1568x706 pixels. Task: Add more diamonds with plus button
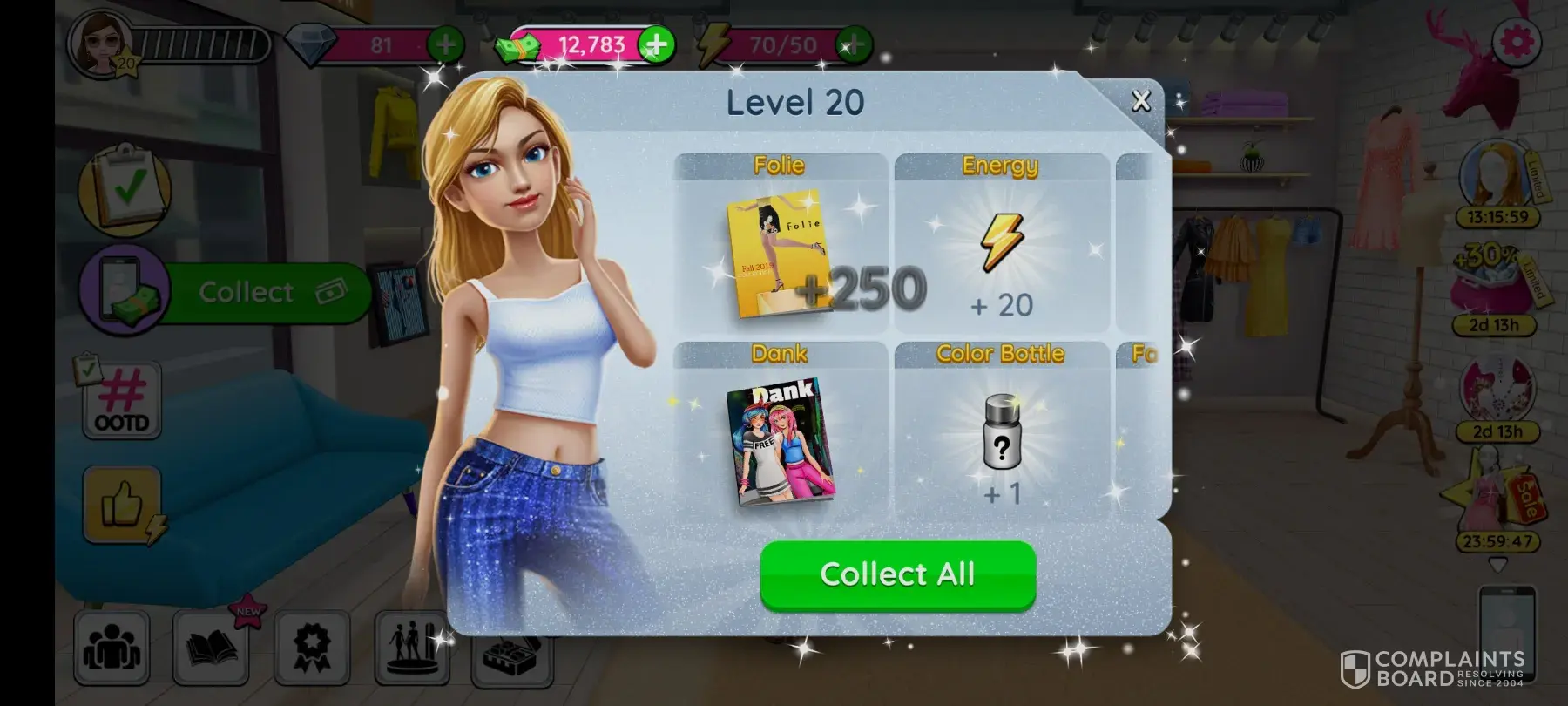pyautogui.click(x=445, y=44)
